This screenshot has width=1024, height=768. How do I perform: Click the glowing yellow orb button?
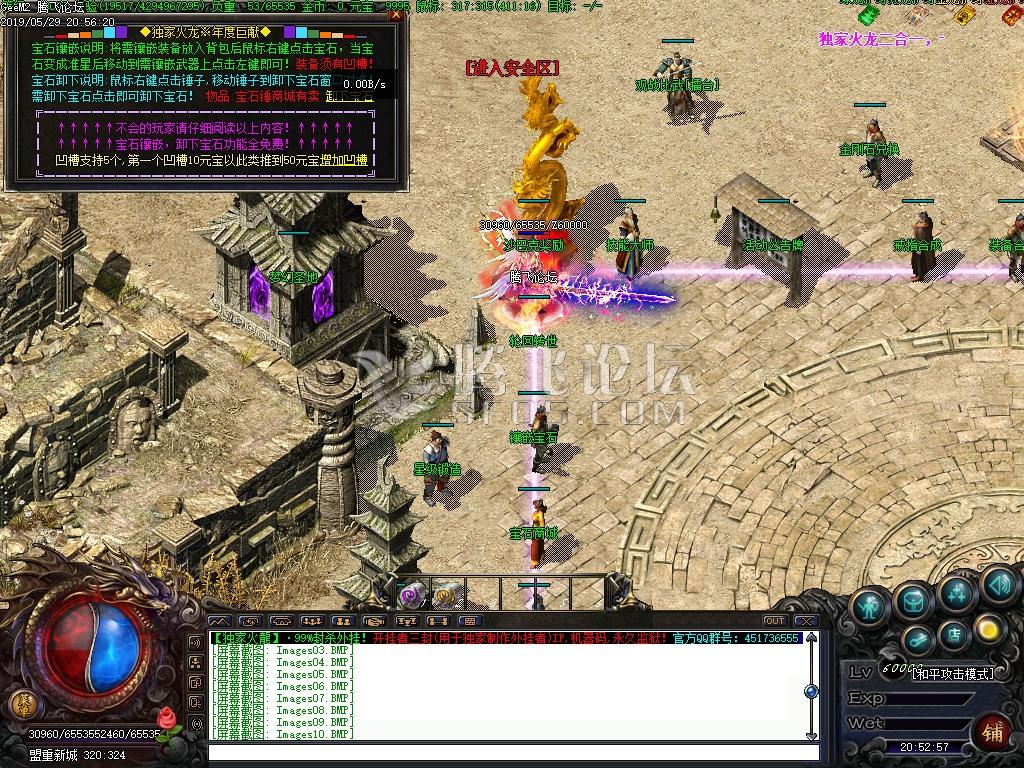tap(988, 628)
